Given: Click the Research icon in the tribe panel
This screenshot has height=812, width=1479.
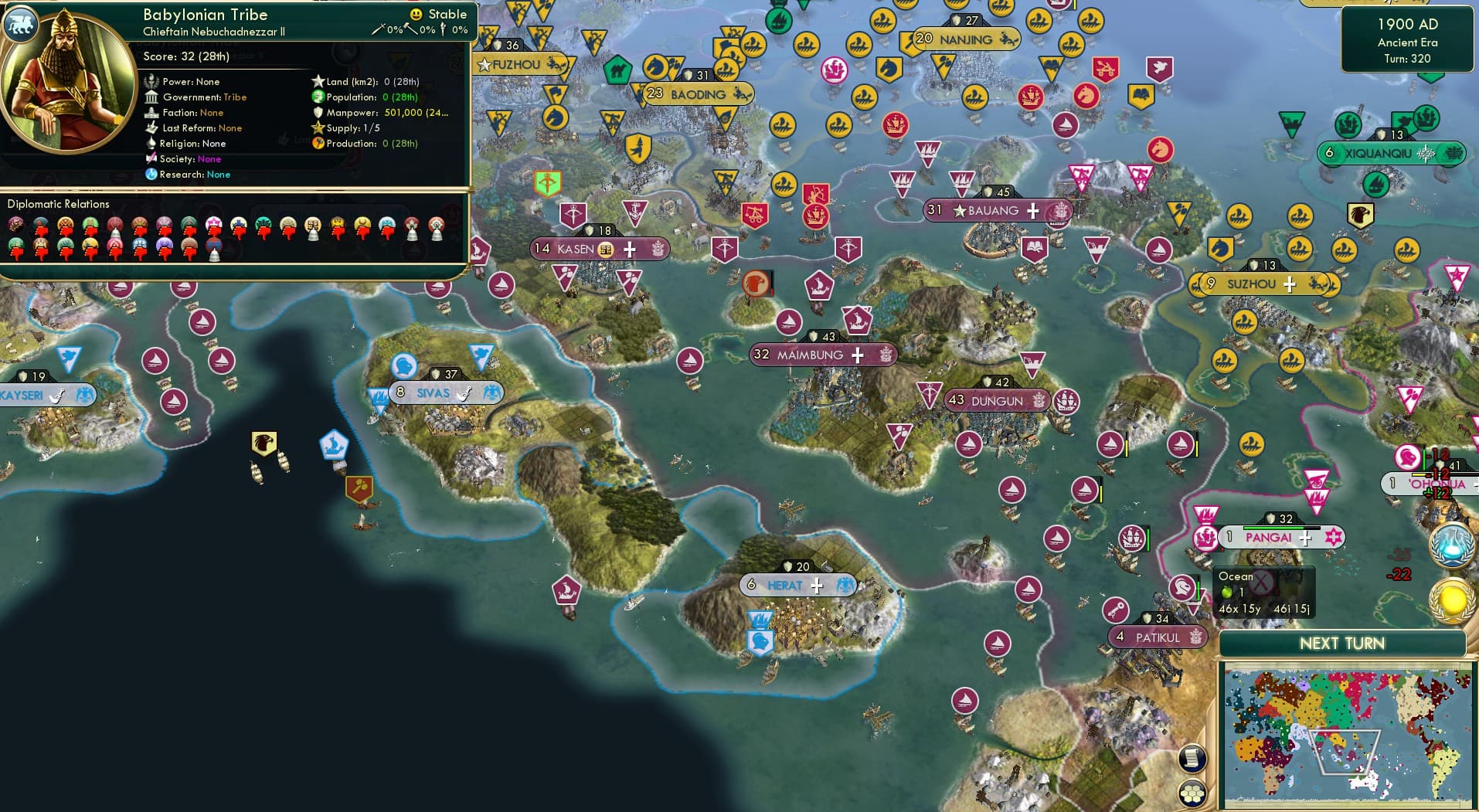Looking at the screenshot, I should click(153, 175).
